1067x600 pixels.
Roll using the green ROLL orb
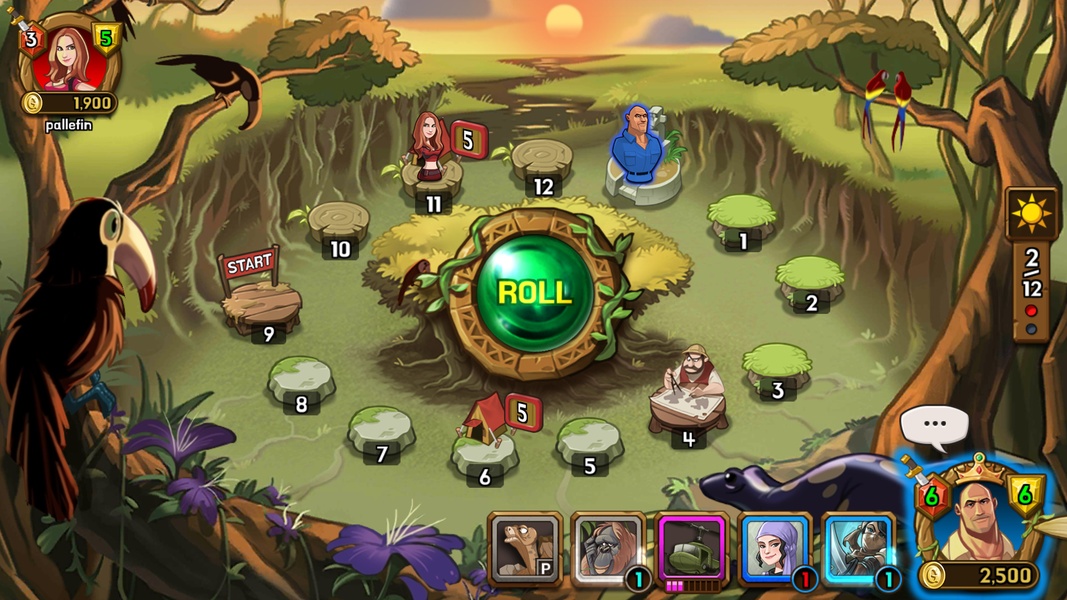pos(534,292)
